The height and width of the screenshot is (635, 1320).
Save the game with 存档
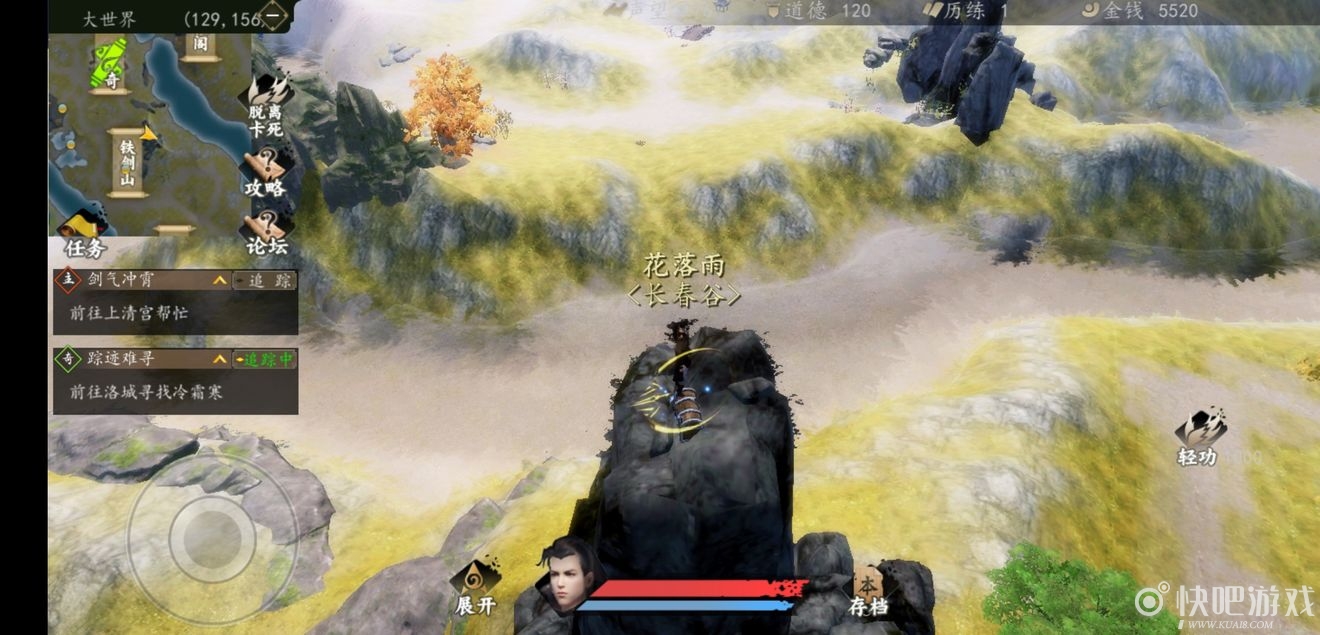[867, 590]
